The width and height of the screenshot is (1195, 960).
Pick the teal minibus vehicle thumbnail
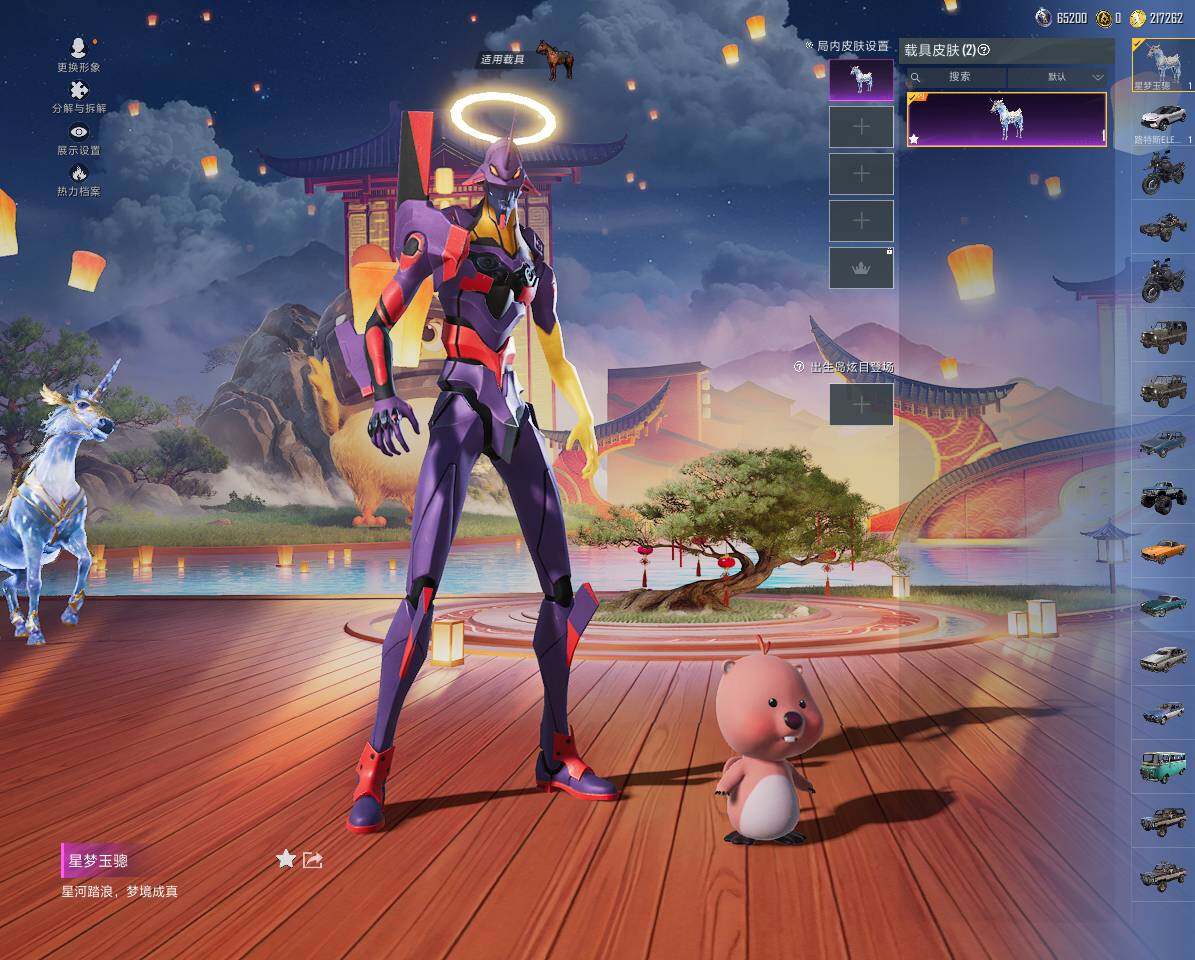click(1163, 767)
